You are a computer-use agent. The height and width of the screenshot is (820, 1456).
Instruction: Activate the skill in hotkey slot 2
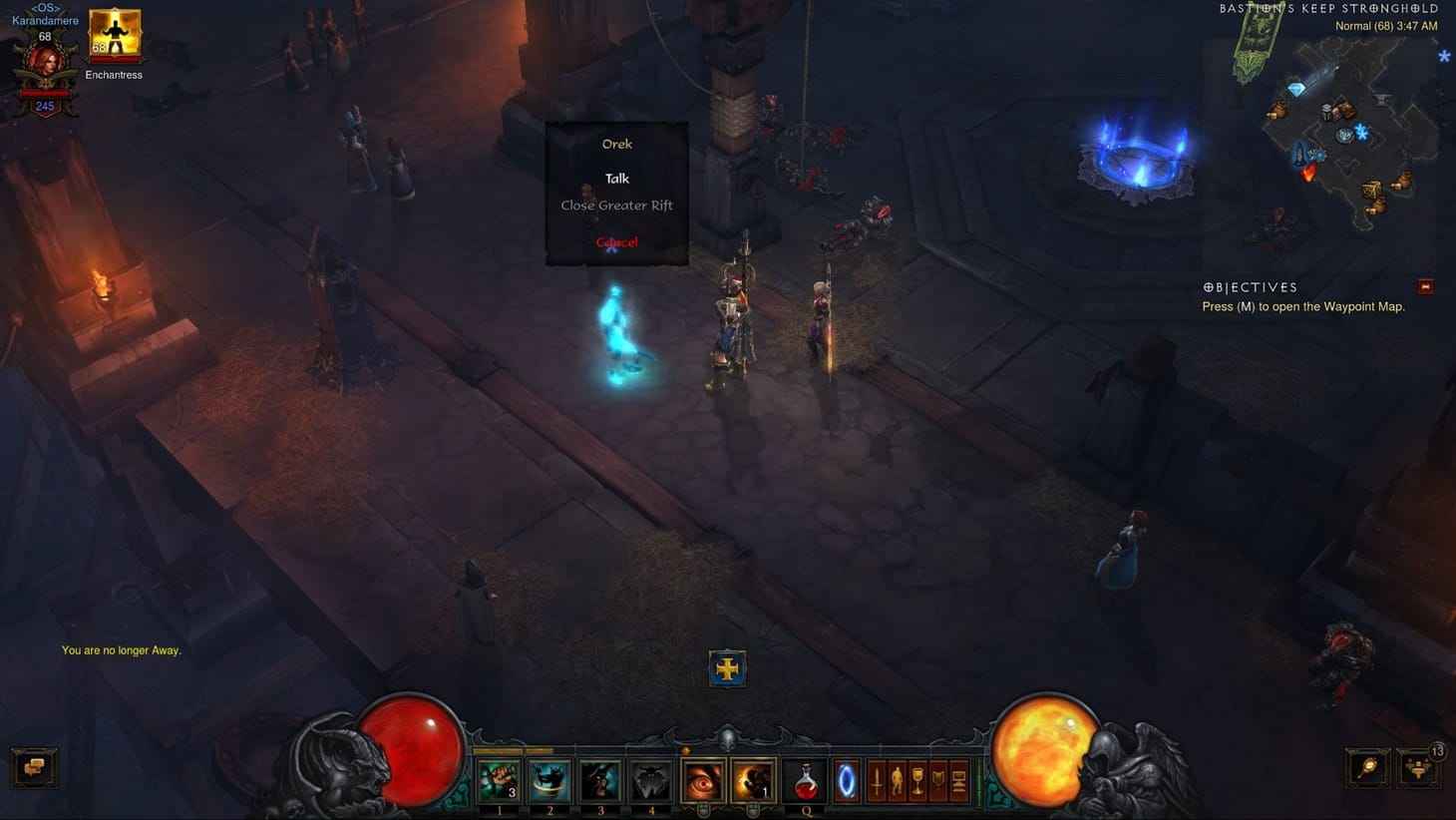[548, 780]
